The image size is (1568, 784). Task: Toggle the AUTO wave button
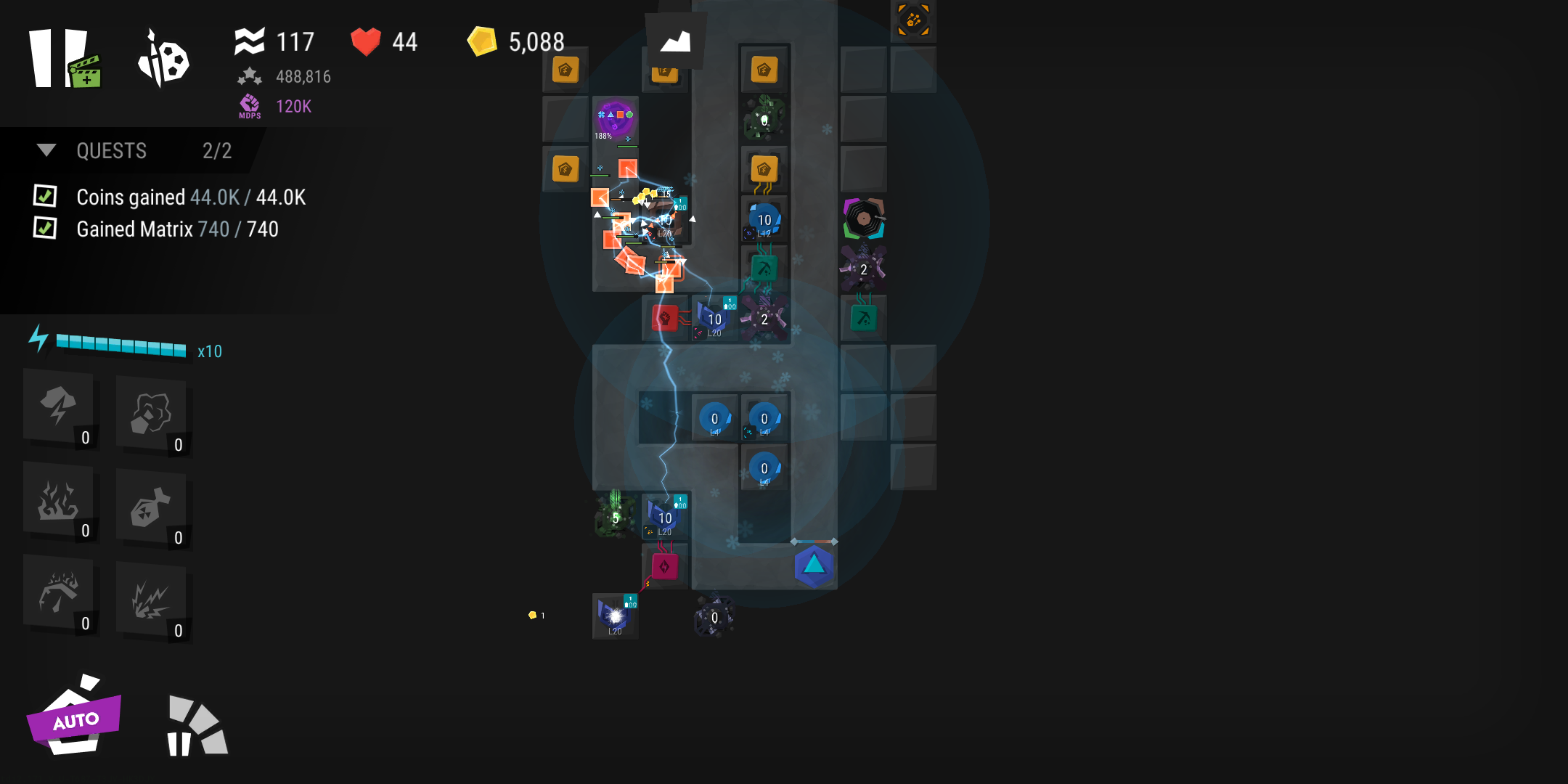click(74, 719)
